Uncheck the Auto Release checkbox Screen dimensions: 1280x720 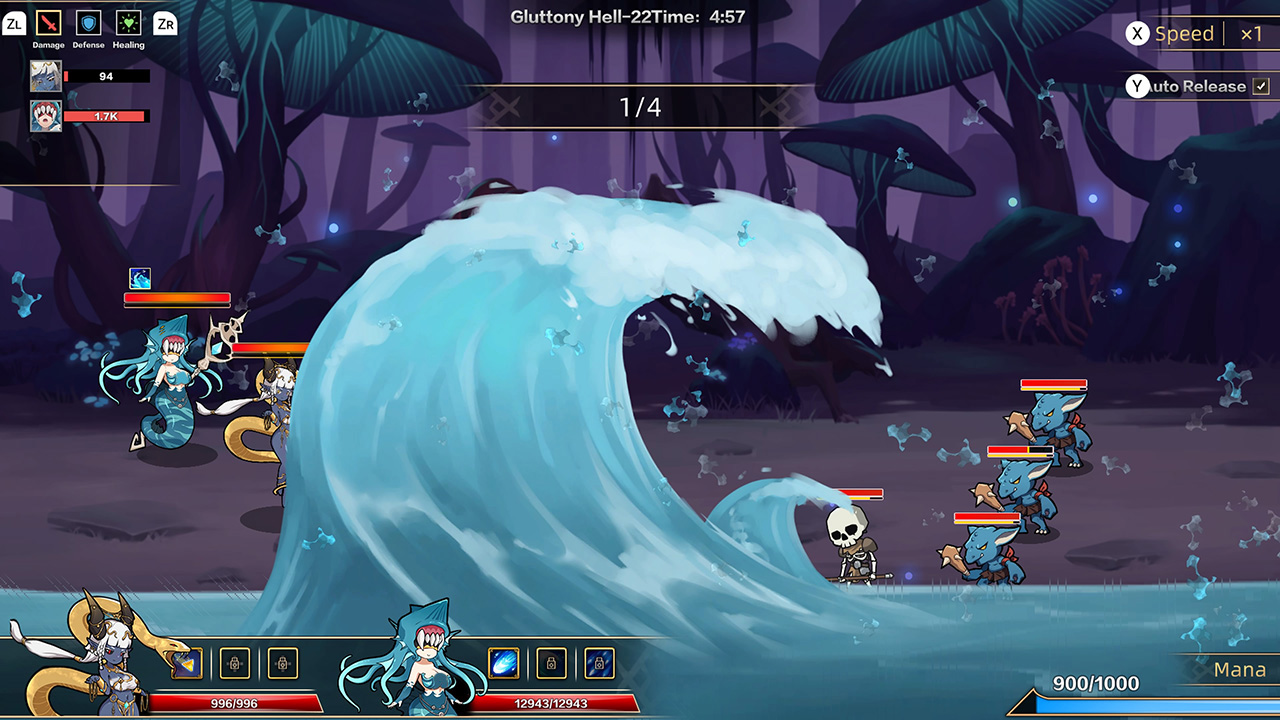1262,86
